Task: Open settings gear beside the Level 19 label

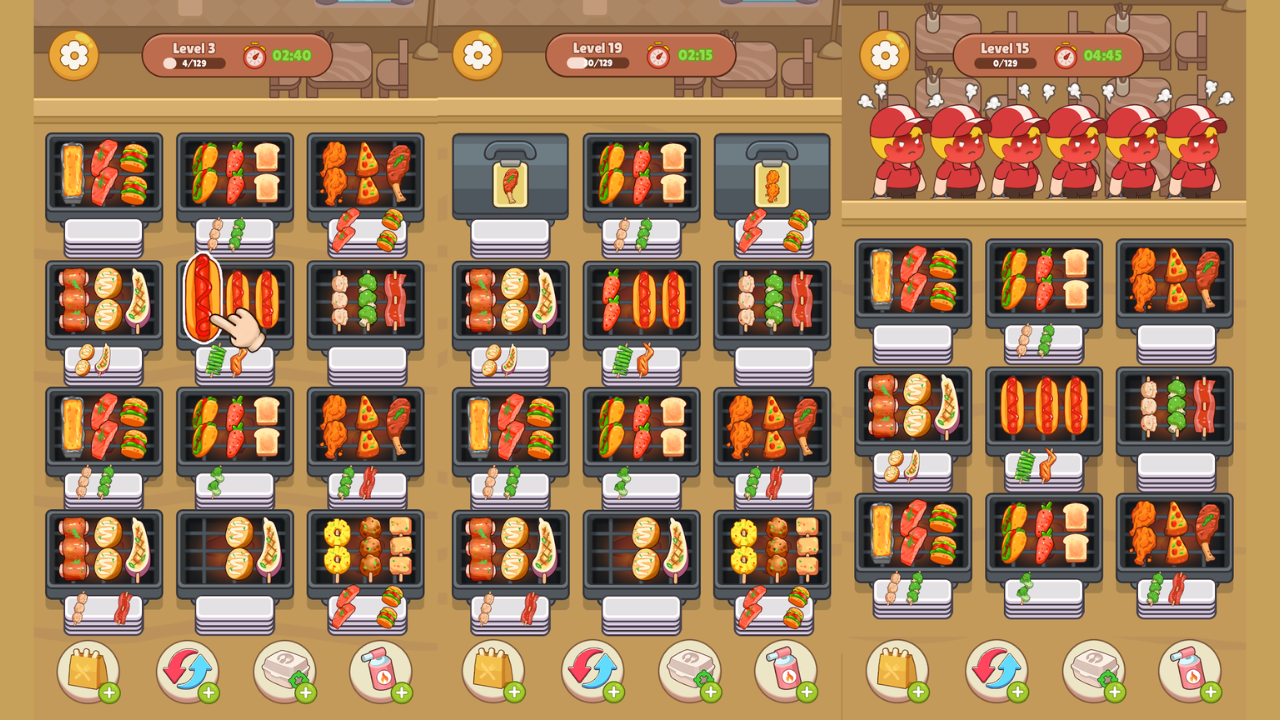Action: [x=477, y=56]
